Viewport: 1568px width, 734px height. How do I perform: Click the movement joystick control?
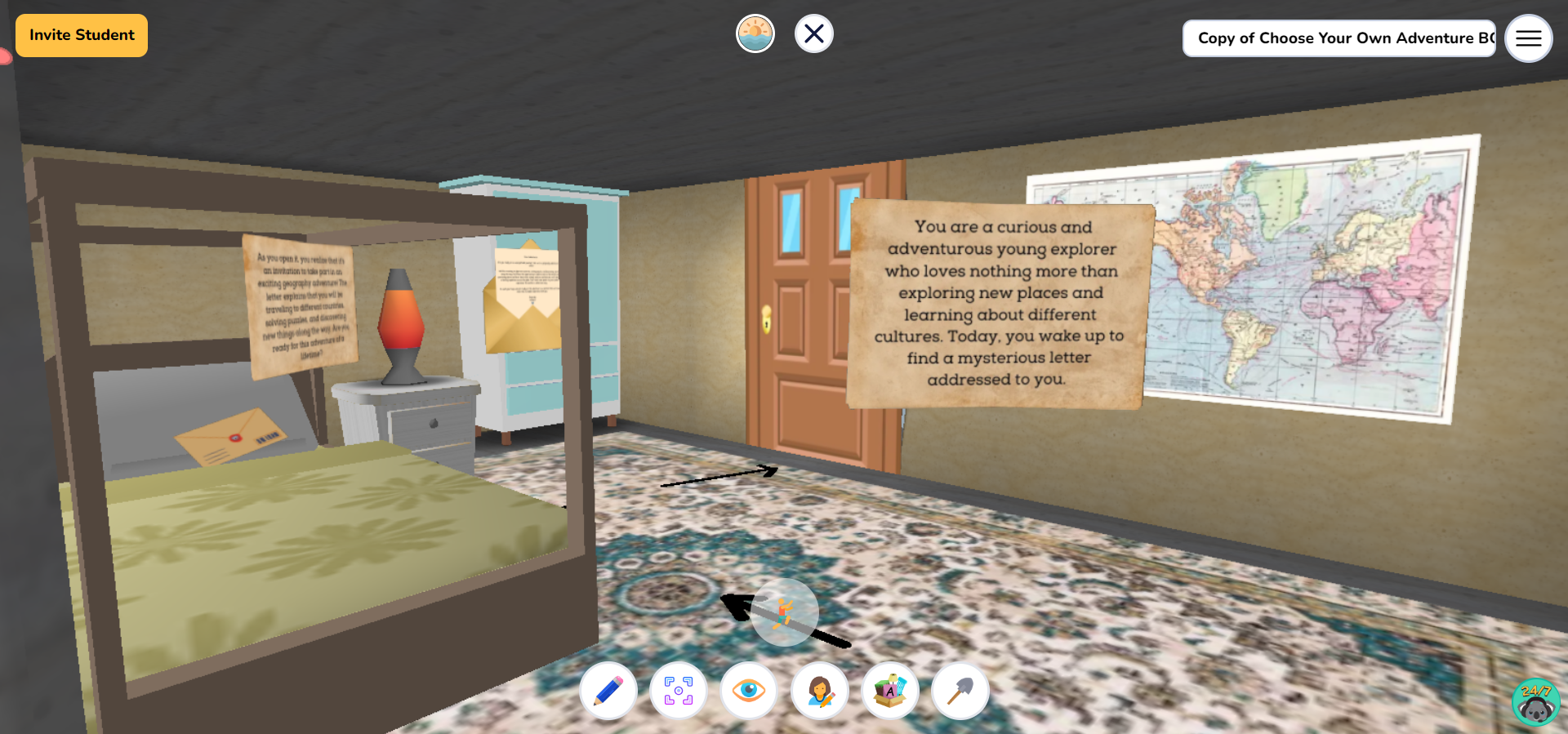(x=785, y=613)
